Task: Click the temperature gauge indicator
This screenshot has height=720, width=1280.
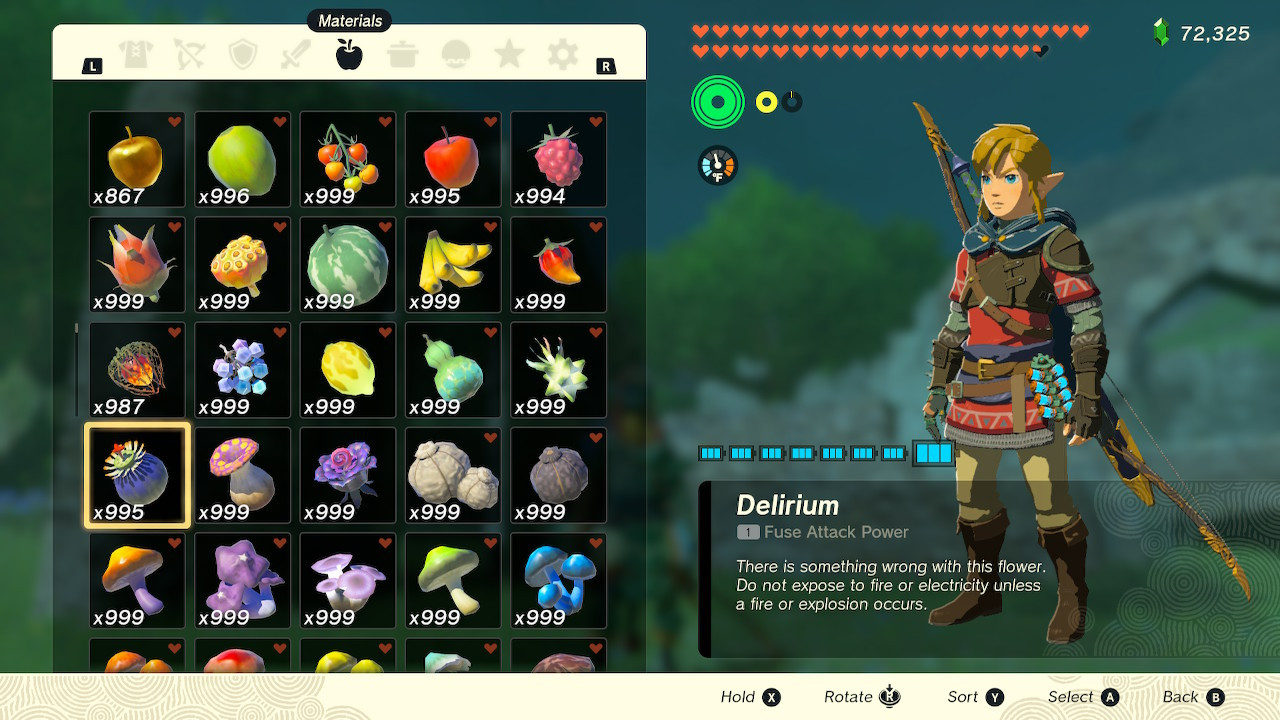Action: (x=716, y=166)
